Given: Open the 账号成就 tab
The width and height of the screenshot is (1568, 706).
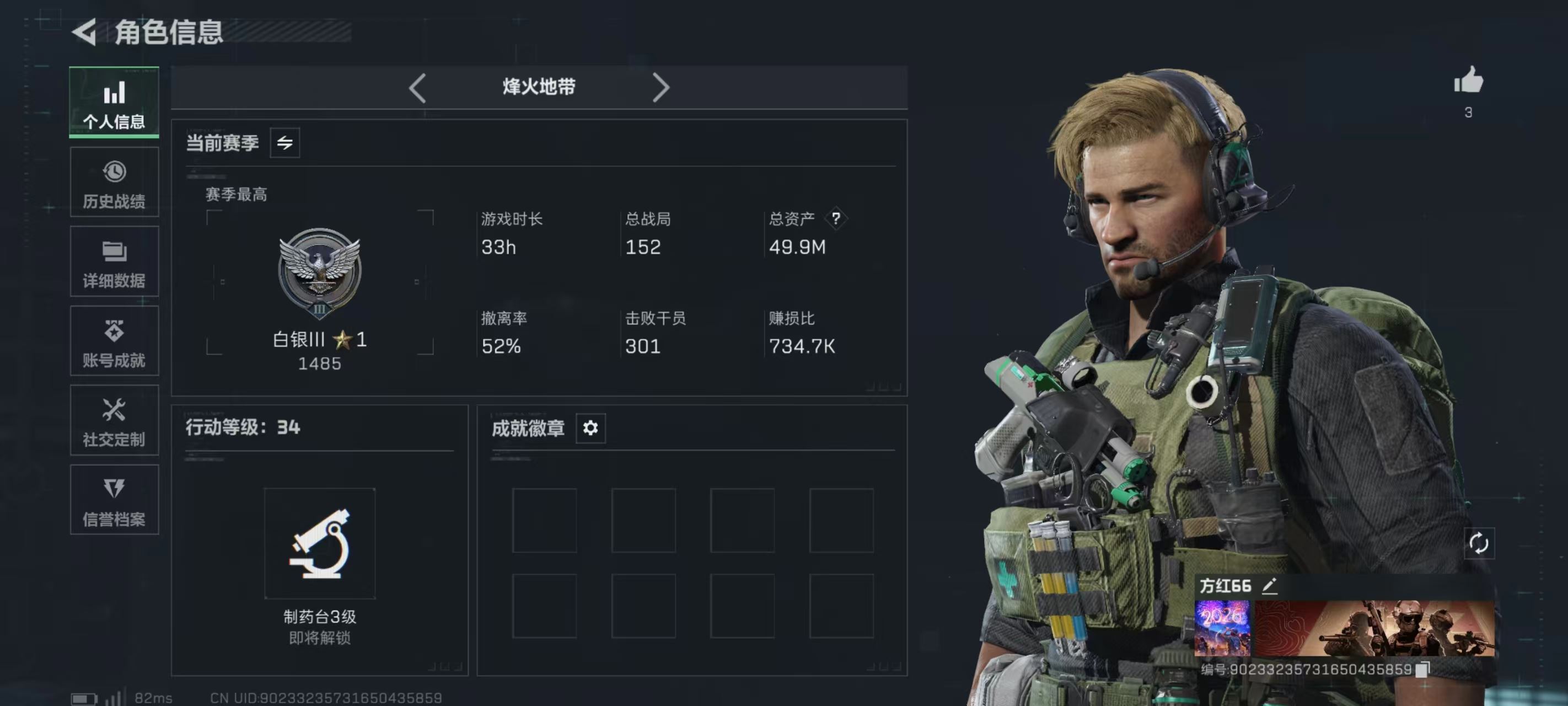Looking at the screenshot, I should tap(114, 341).
